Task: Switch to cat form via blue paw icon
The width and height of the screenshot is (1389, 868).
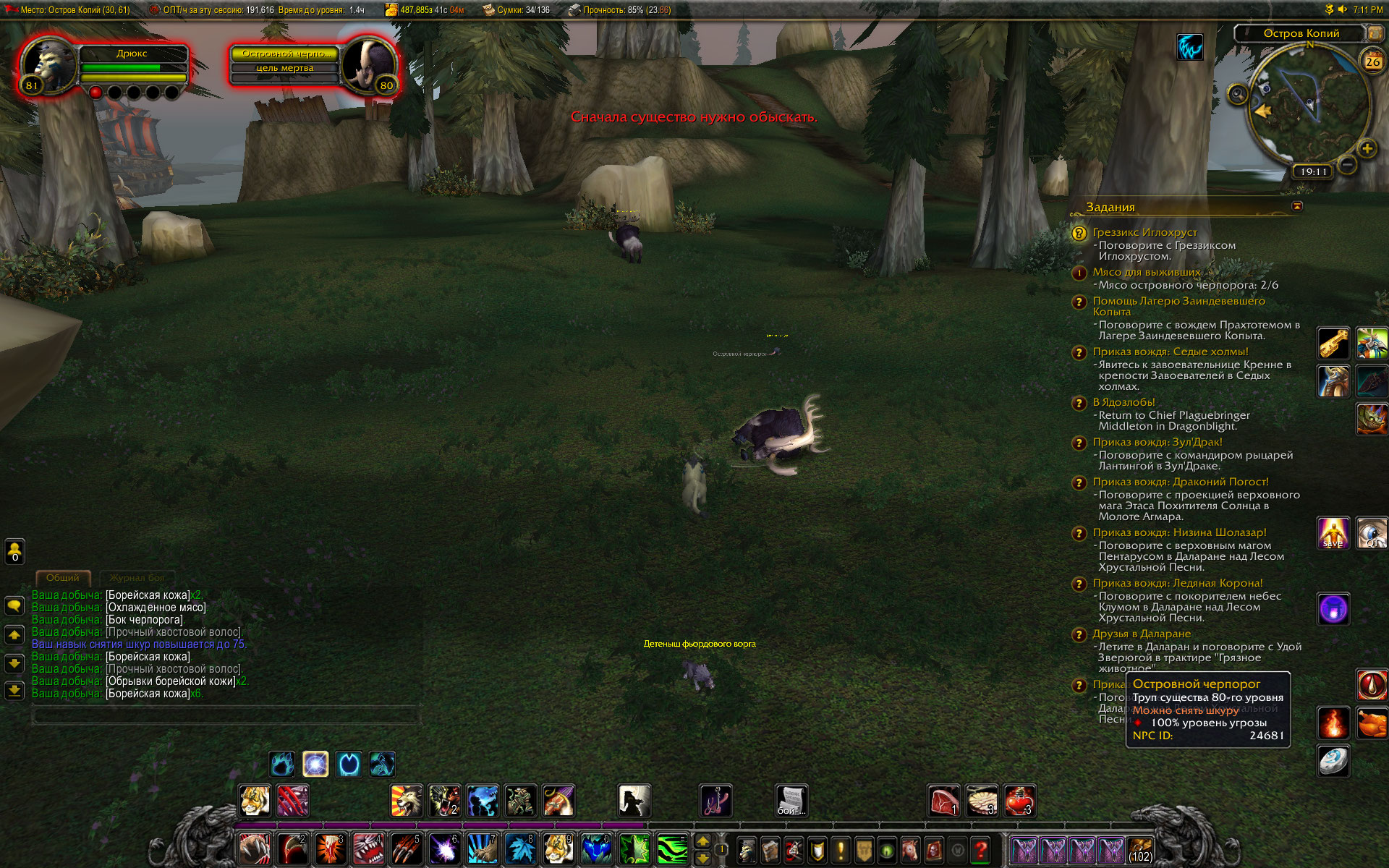Action: pyautogui.click(x=281, y=764)
